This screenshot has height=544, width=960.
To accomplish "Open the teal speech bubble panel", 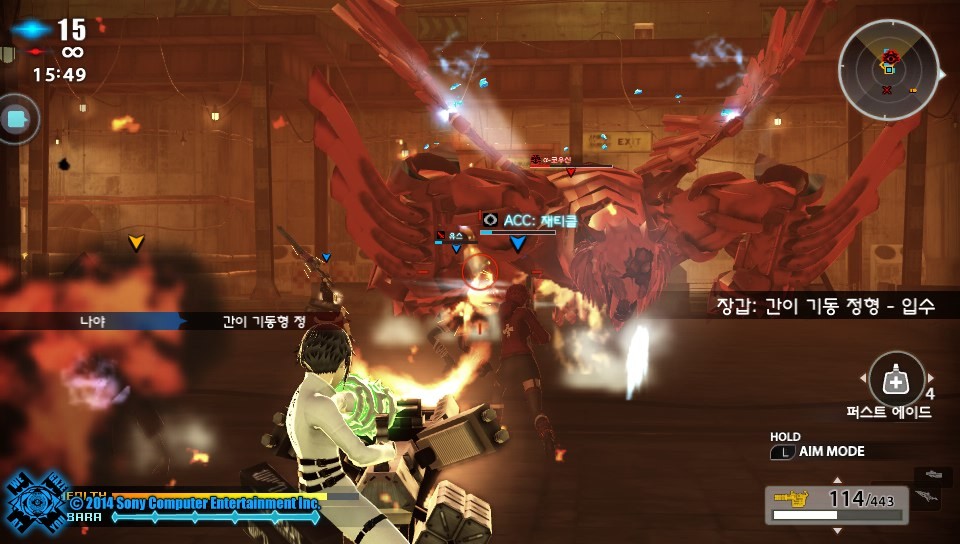I will pyautogui.click(x=17, y=119).
